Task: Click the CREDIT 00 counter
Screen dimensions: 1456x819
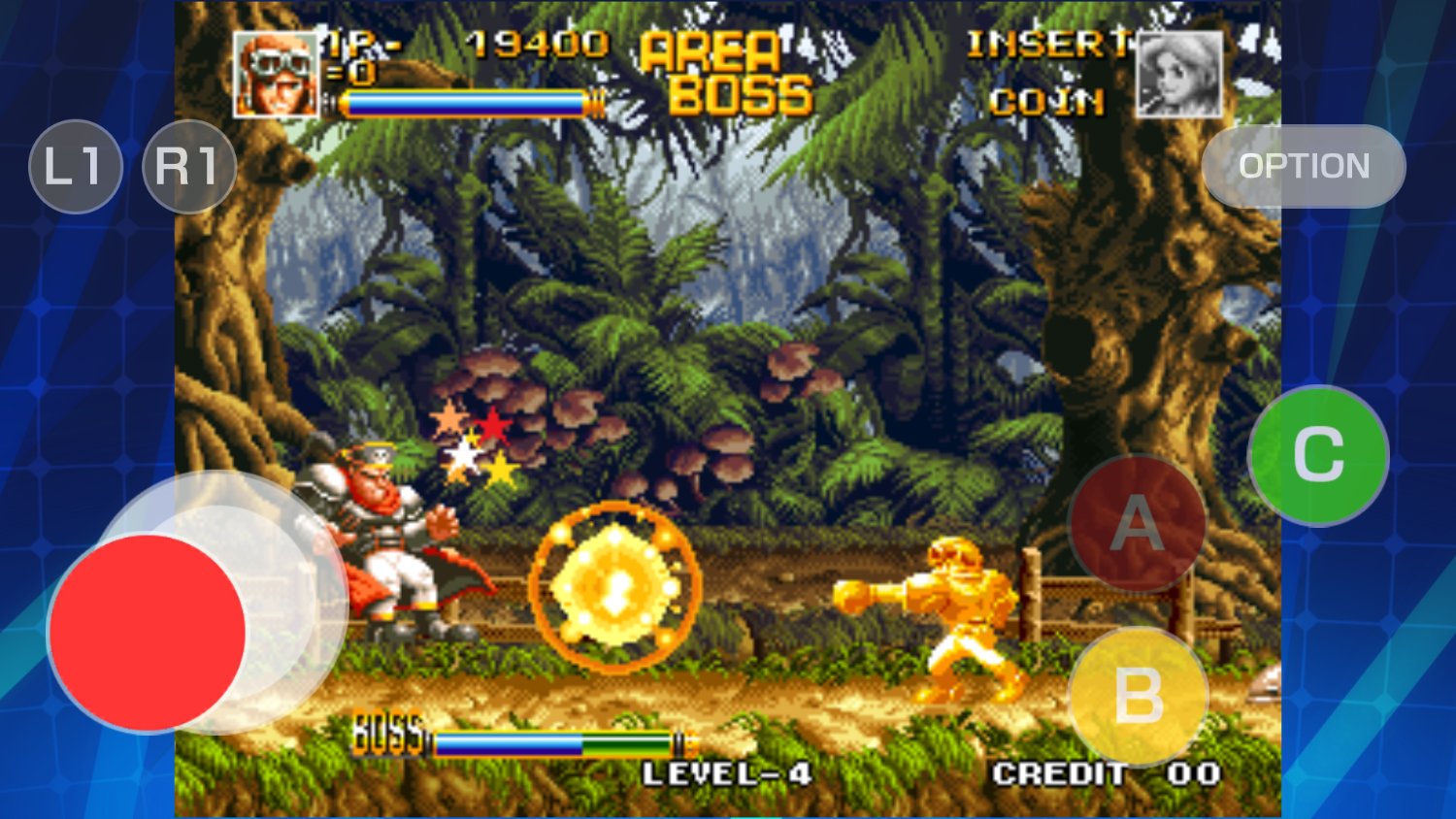Action: (x=1106, y=775)
